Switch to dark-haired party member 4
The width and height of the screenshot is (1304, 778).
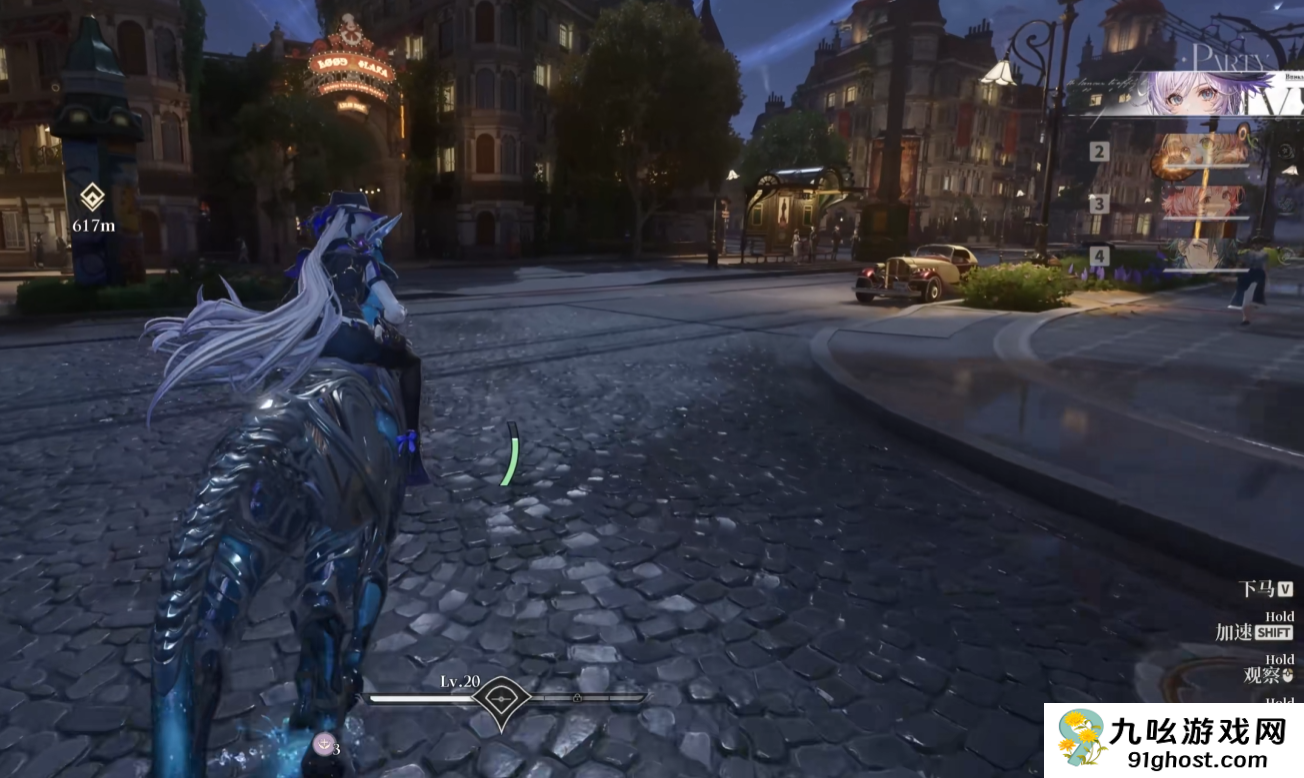point(1203,254)
